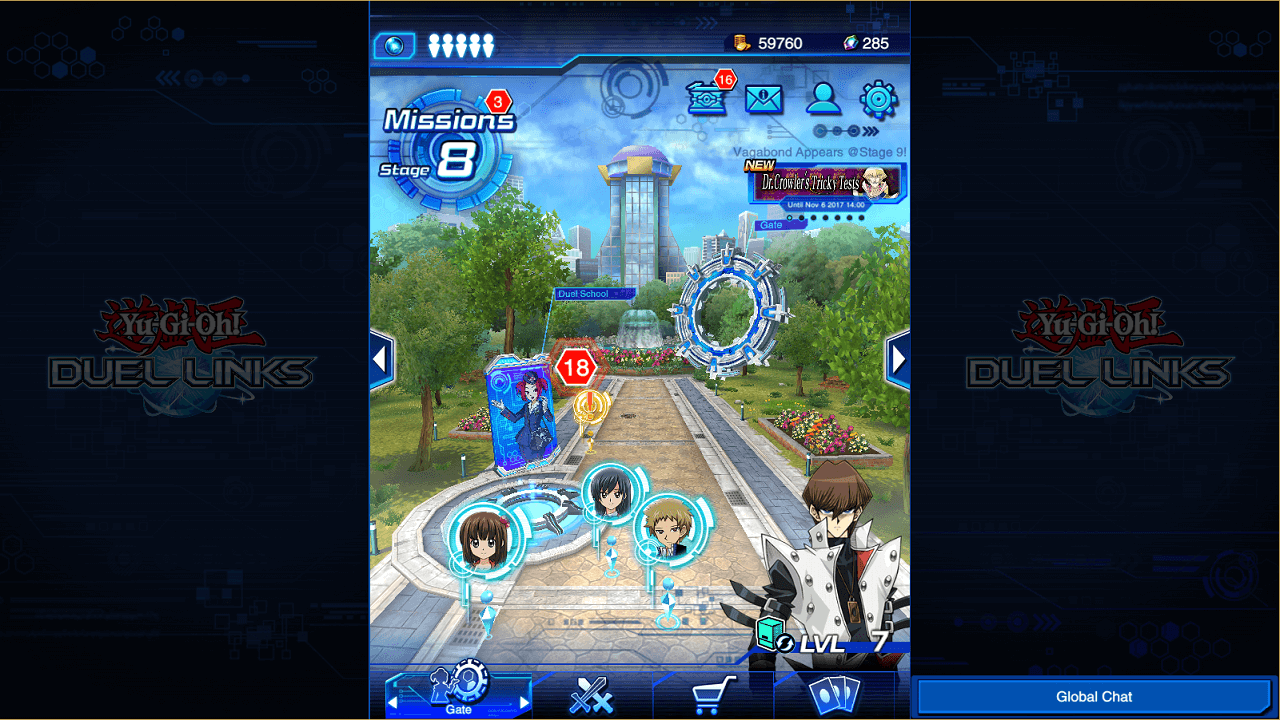Open the cards deck tab
Image resolution: width=1280 pixels, height=720 pixels.
[x=834, y=695]
